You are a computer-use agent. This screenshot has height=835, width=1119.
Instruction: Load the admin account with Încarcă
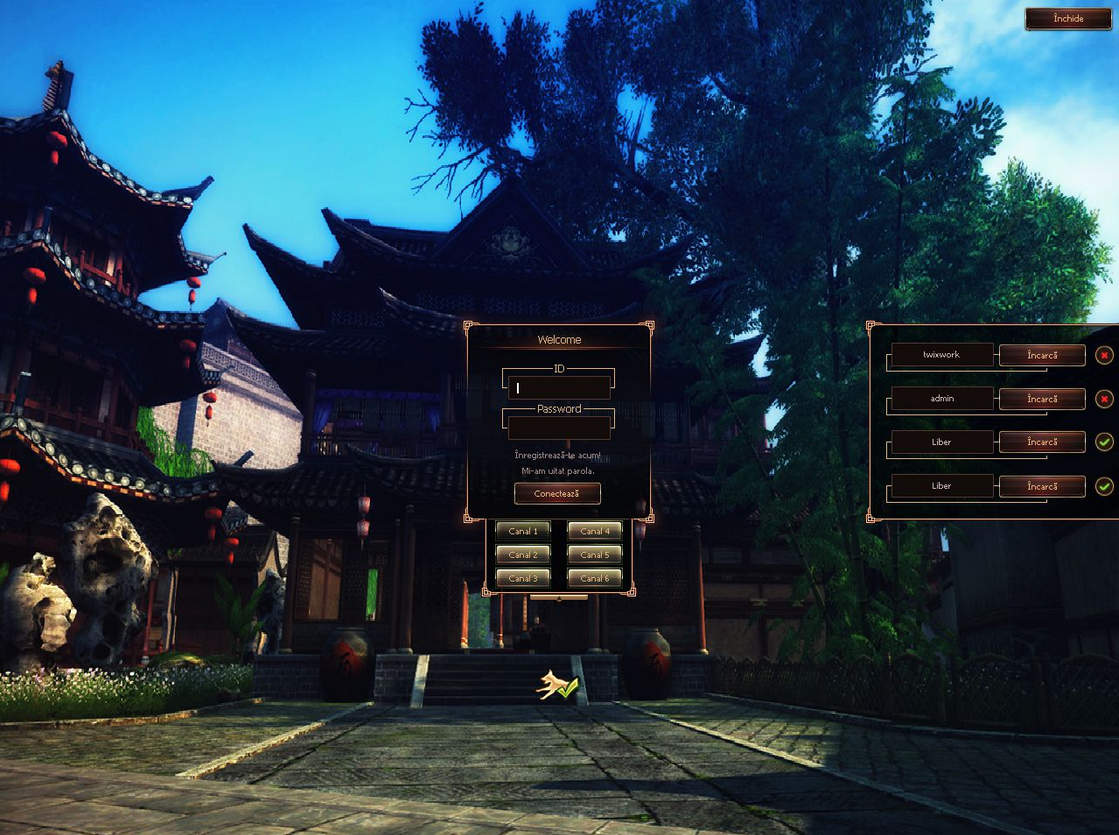1042,399
